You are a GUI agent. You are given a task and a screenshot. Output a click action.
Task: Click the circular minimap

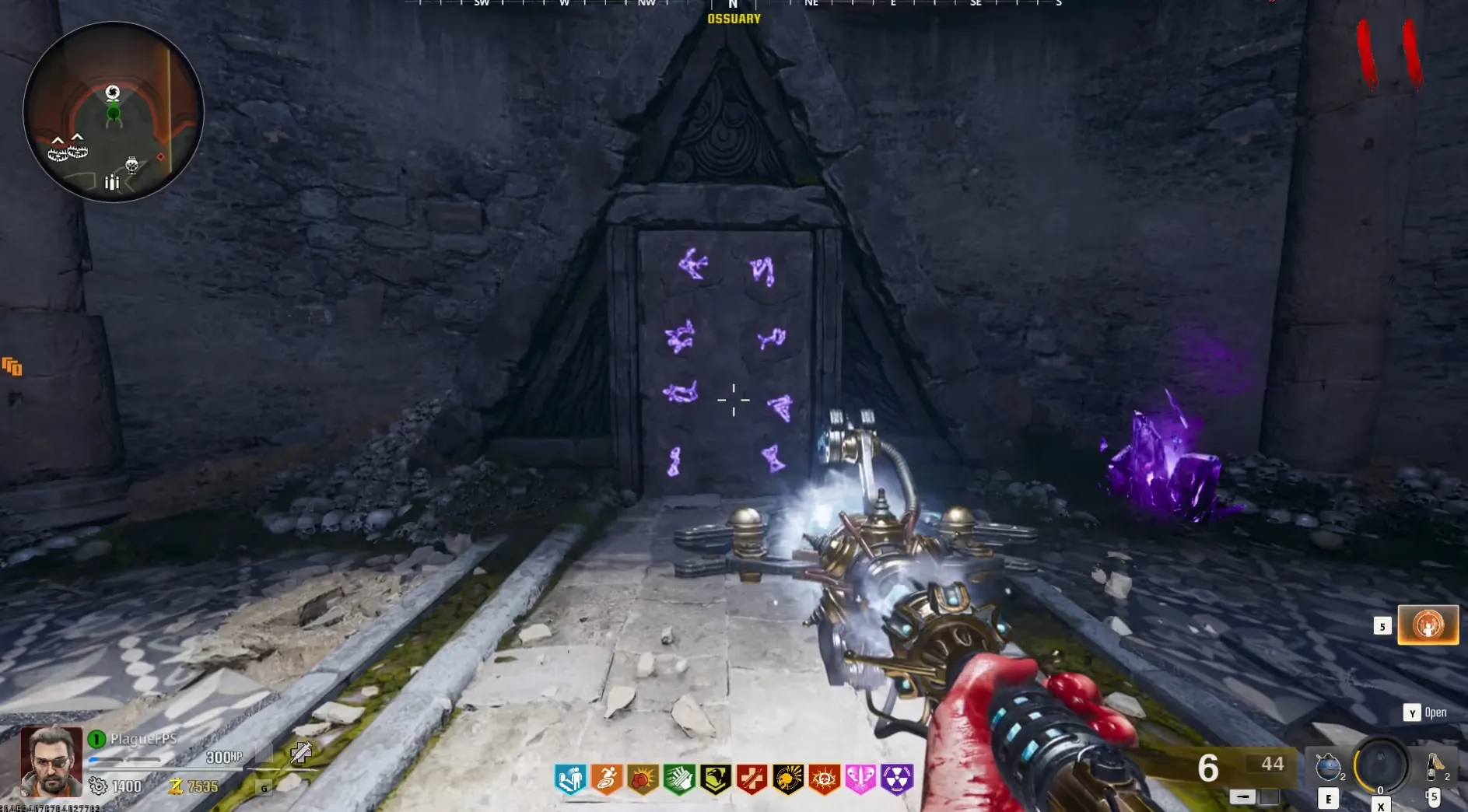(x=114, y=112)
